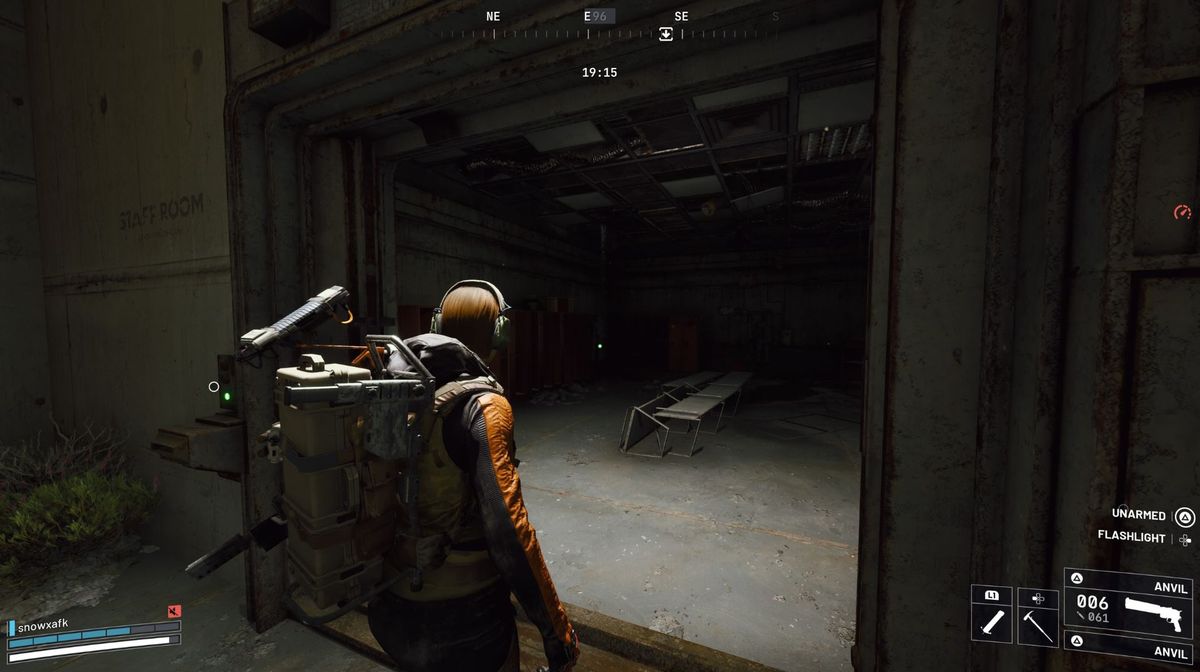Select the Anvil revolver weapon slot
This screenshot has width=1200, height=672.
tap(1128, 606)
